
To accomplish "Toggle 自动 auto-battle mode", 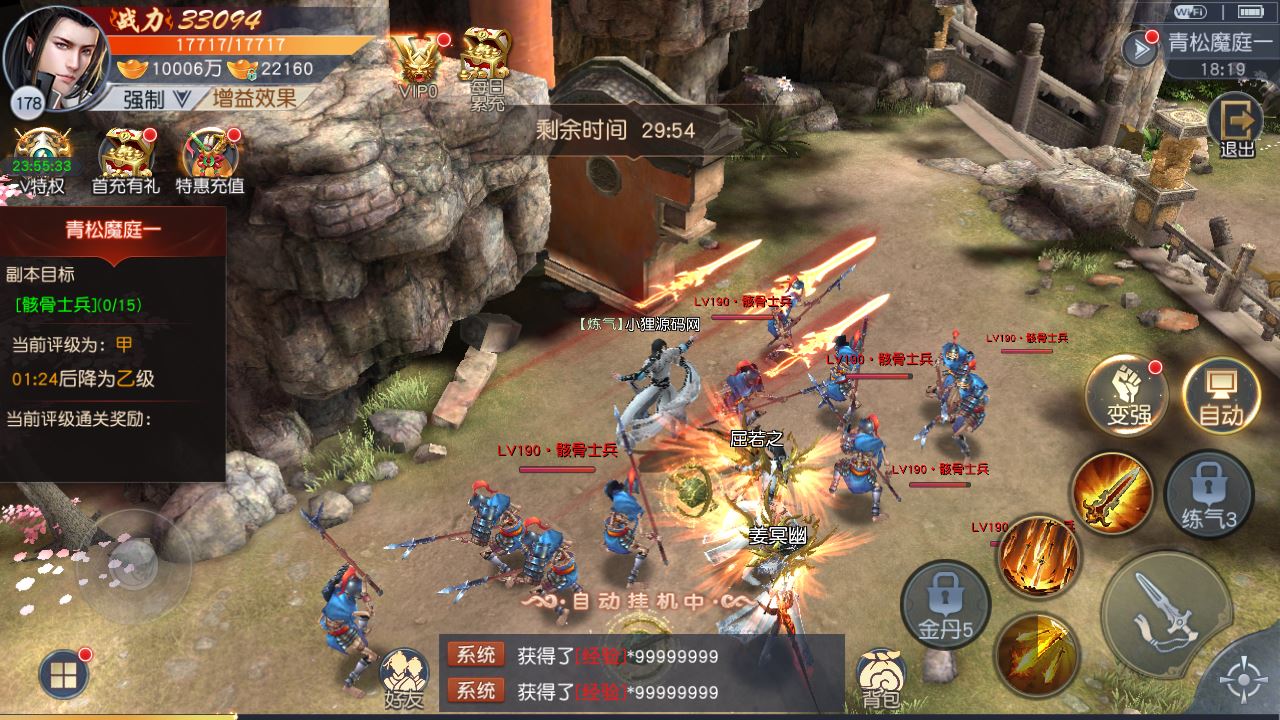I will click(1220, 394).
